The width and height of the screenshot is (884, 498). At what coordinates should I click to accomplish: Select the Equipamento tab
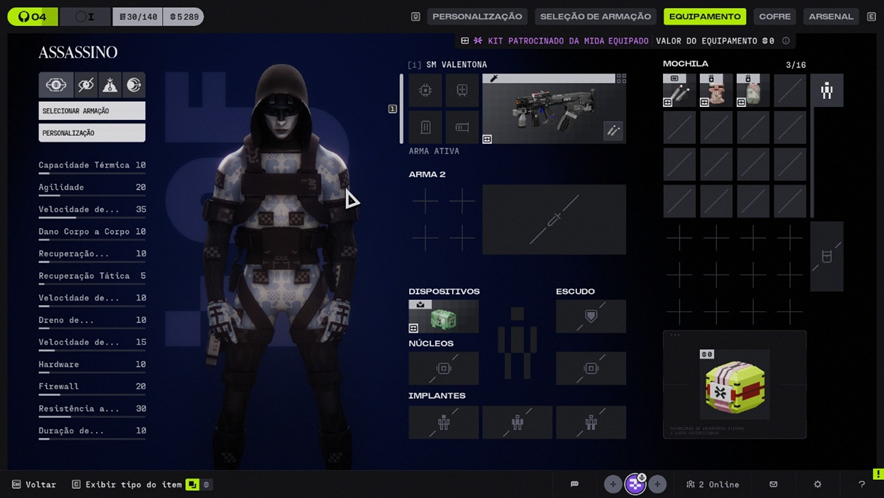tap(705, 17)
